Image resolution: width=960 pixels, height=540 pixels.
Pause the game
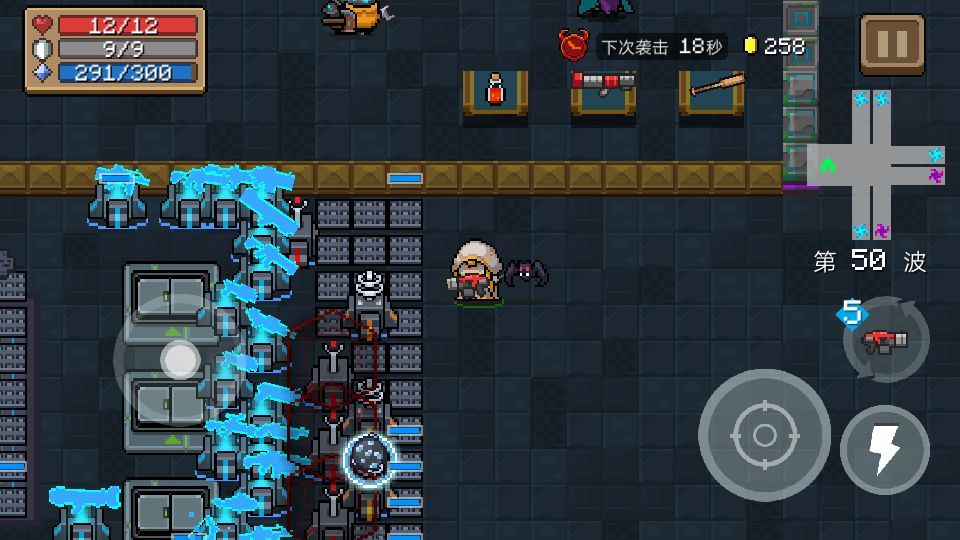(891, 44)
